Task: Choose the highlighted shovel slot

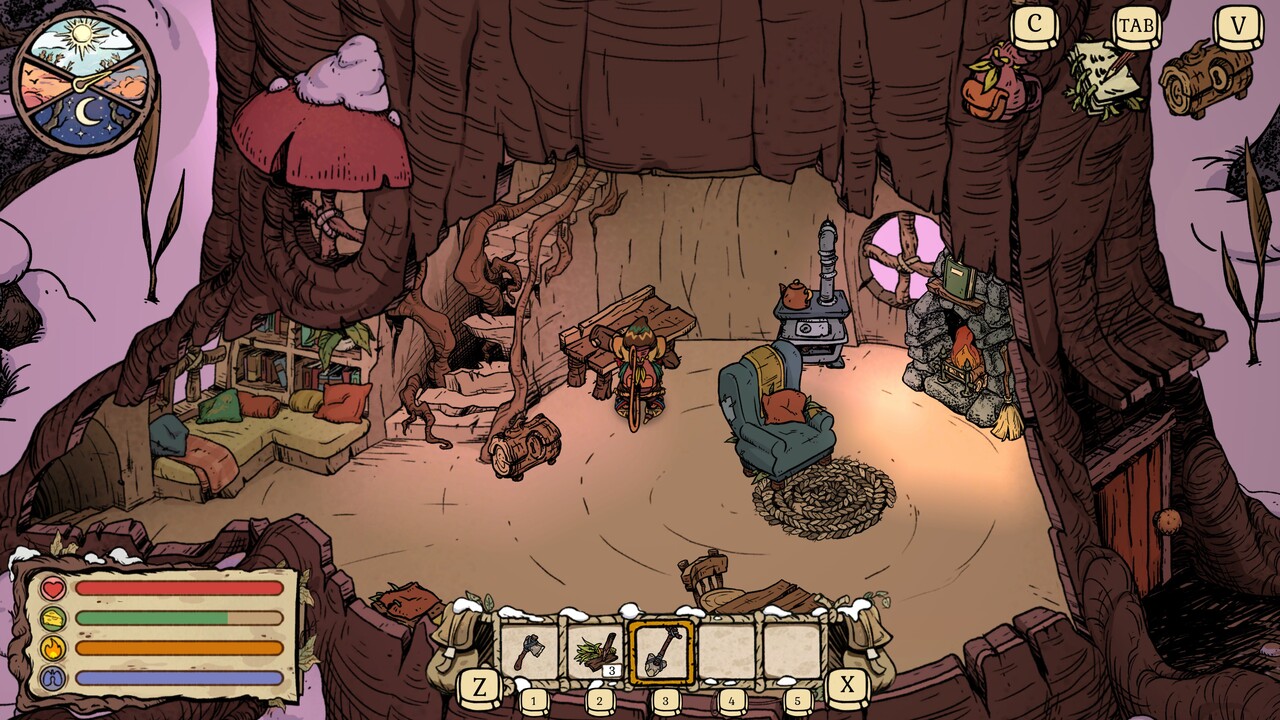Action: (661, 652)
